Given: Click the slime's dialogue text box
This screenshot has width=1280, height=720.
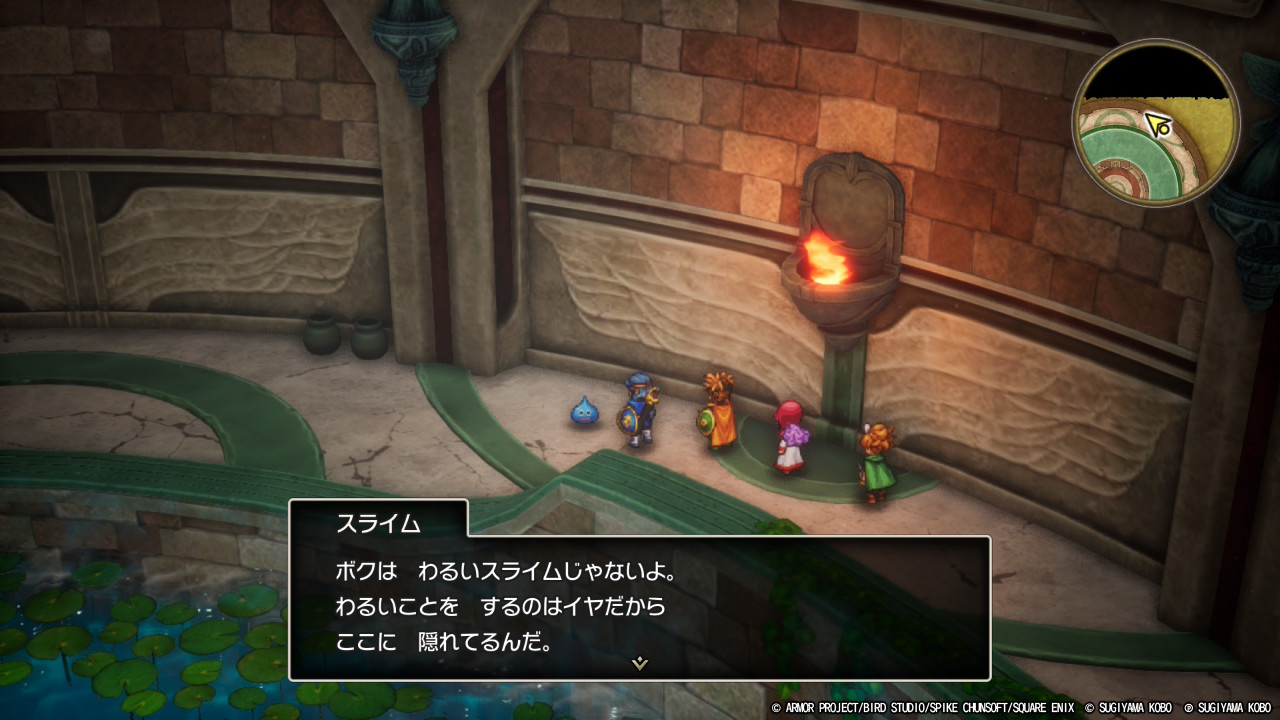Looking at the screenshot, I should tap(639, 607).
